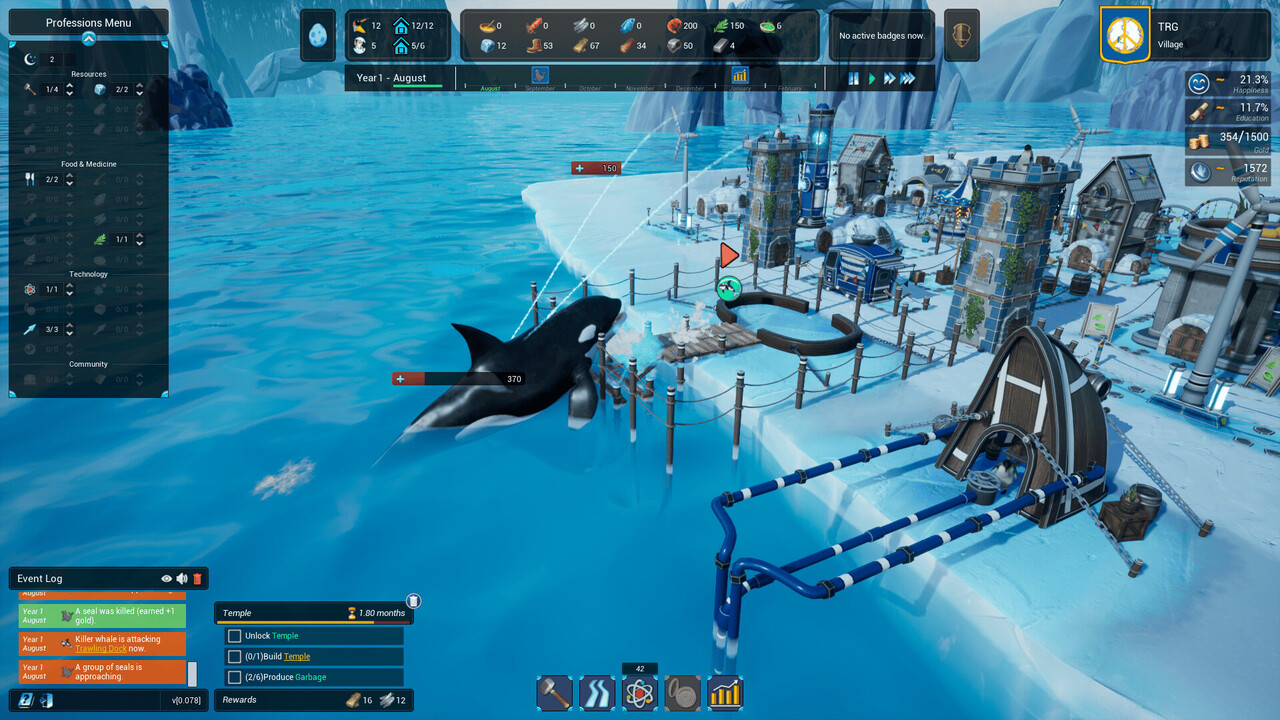The height and width of the screenshot is (720, 1280).
Task: Mute Event Log sounds with speaker icon
Action: [182, 578]
